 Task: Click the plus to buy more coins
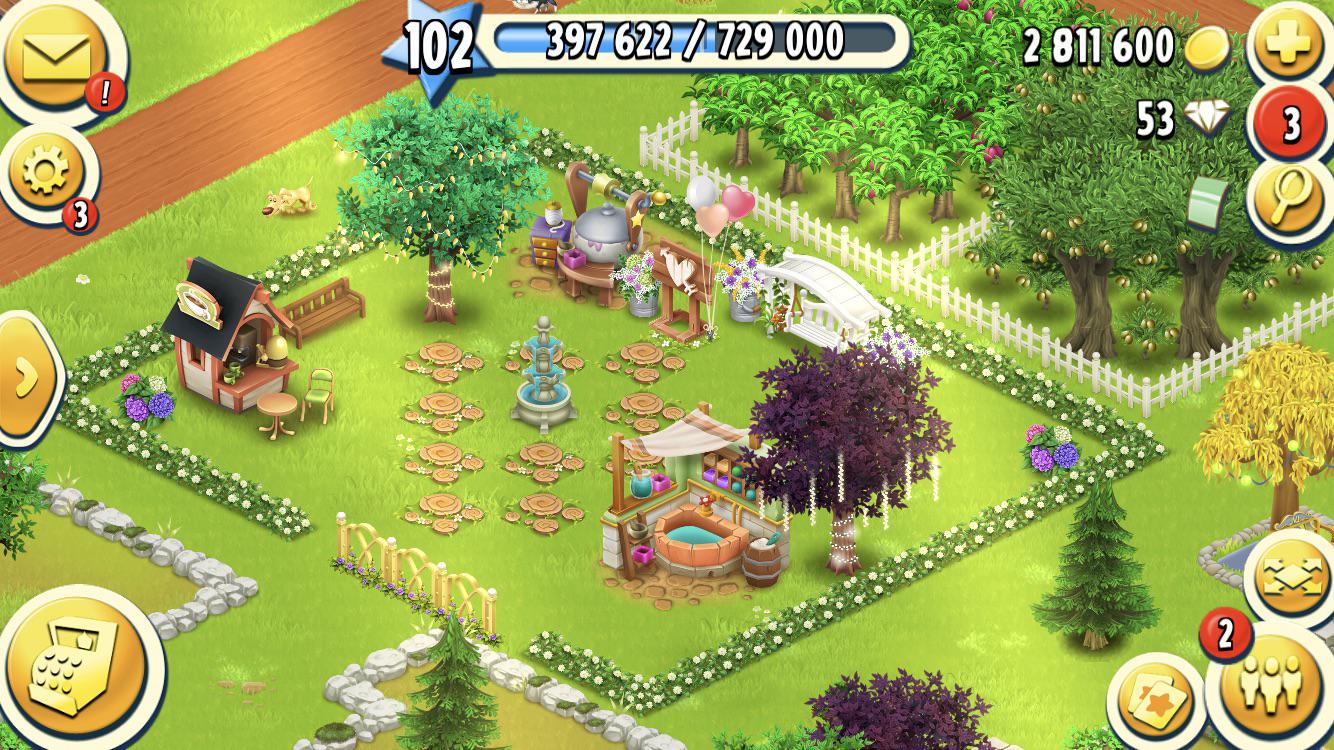(x=1290, y=43)
